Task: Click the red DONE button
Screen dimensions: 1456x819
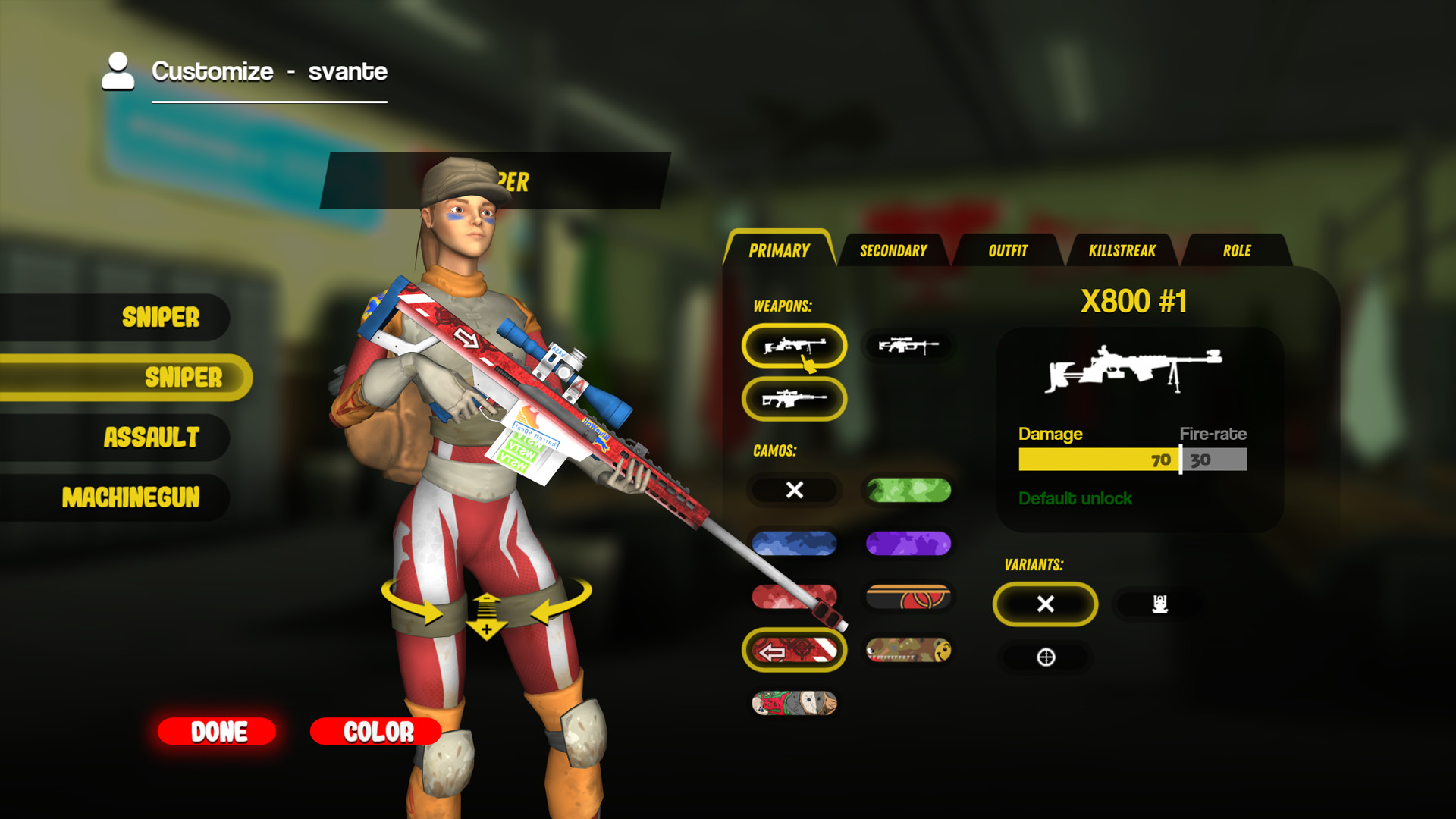Action: click(217, 732)
